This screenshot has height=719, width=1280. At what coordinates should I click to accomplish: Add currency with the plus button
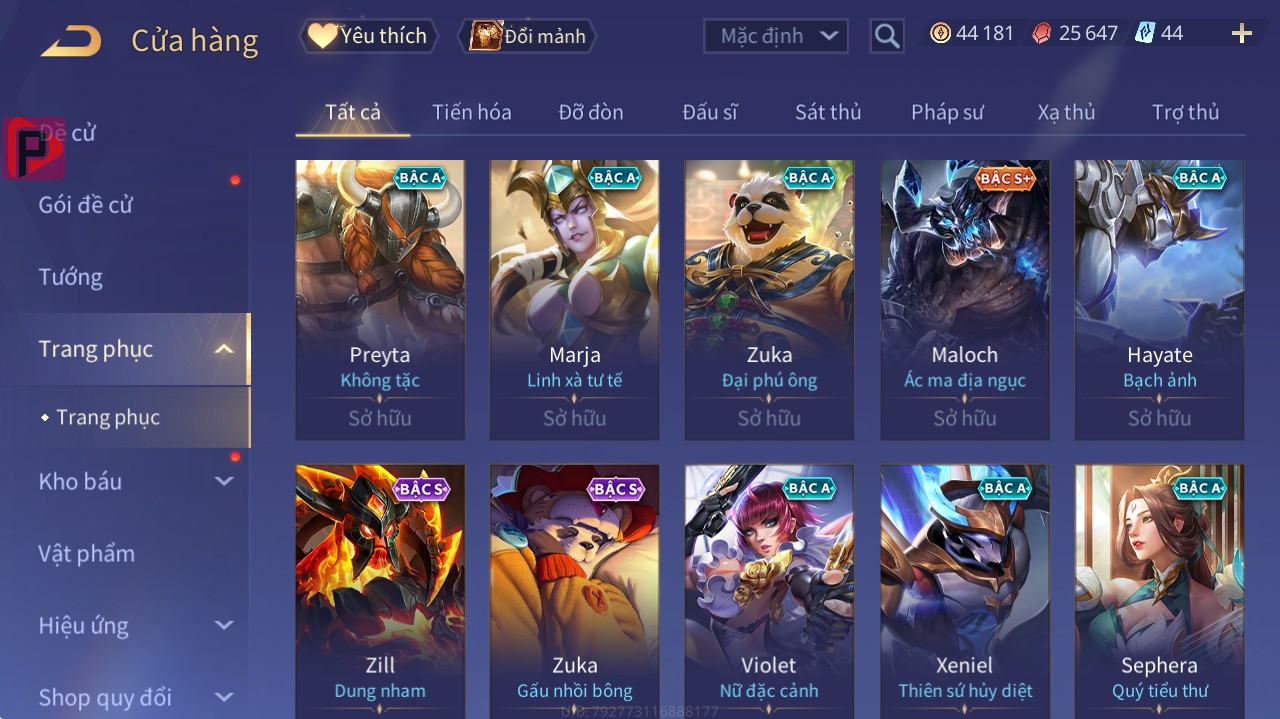click(1241, 34)
